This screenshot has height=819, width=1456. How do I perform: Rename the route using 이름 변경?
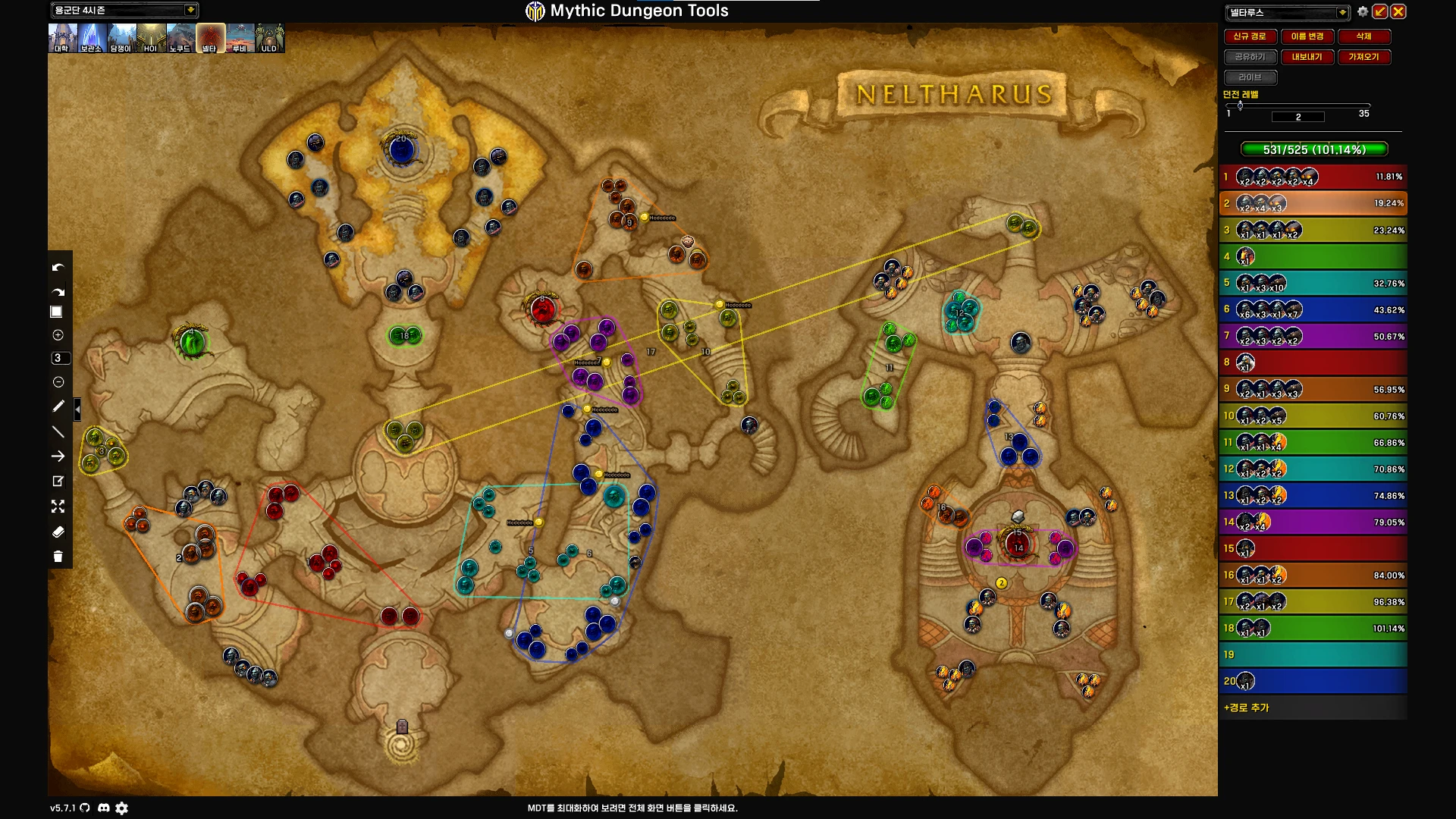tap(1307, 36)
